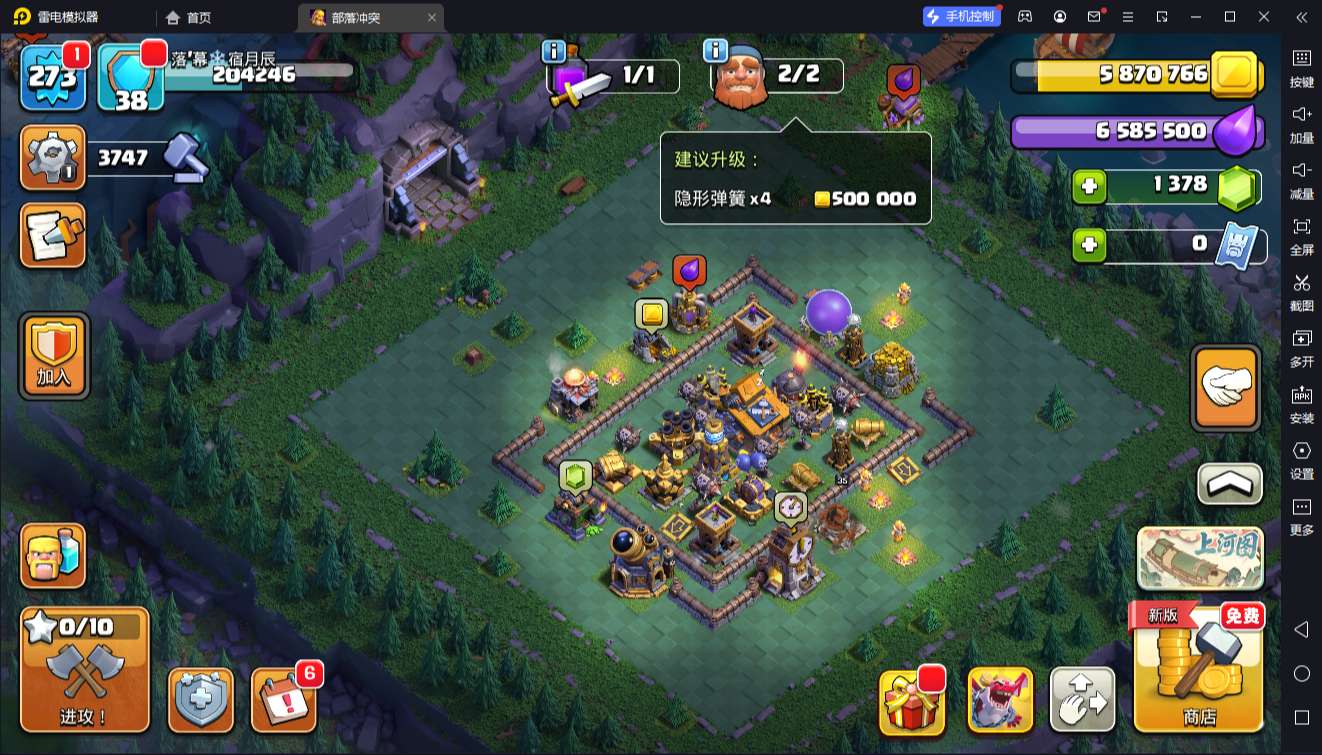Tap the orange handshake button
The image size is (1322, 755).
click(1225, 387)
